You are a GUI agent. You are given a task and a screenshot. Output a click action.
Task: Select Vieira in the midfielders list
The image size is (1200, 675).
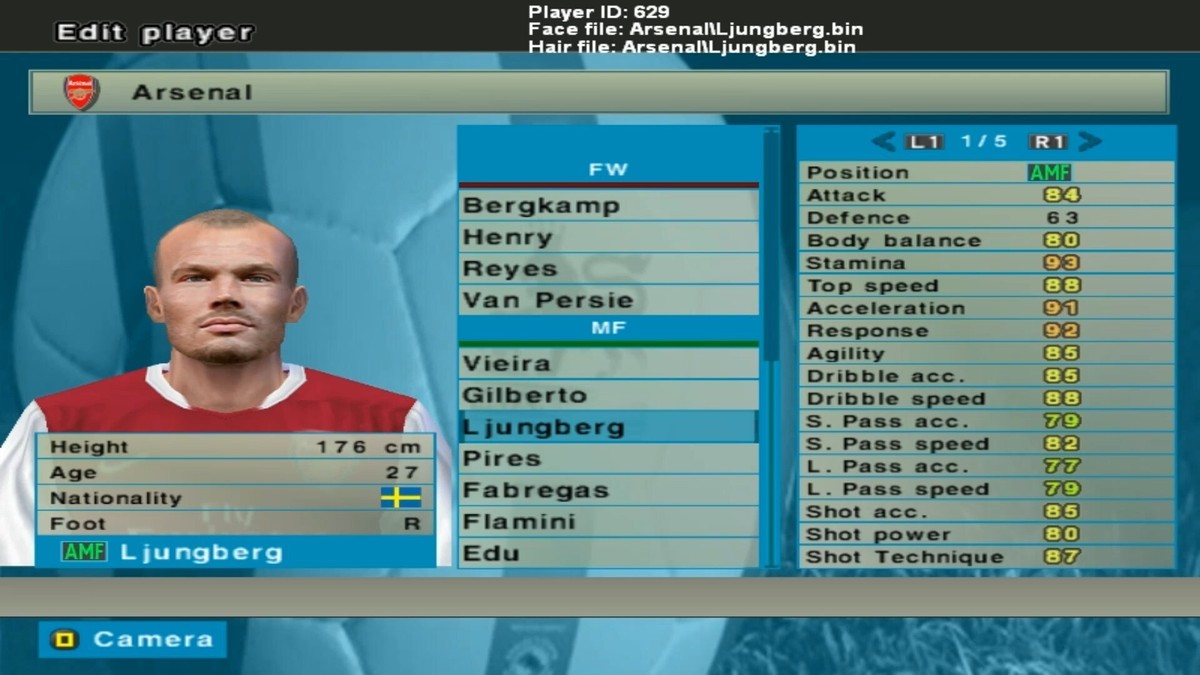608,363
